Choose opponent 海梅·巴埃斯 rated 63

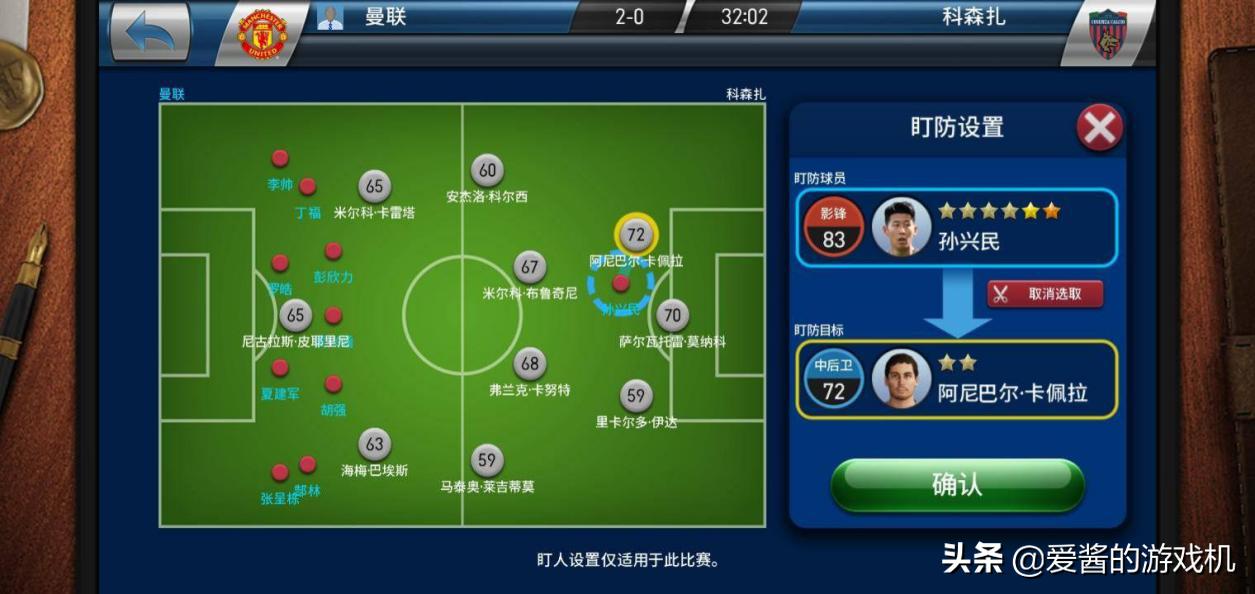click(374, 445)
